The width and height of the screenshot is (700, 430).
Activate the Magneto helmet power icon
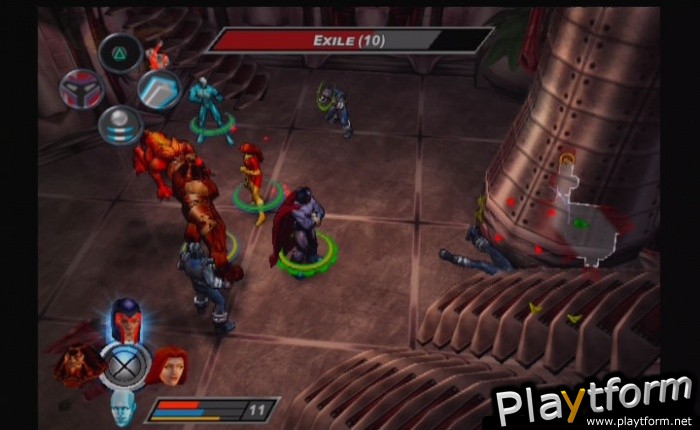[x=81, y=90]
